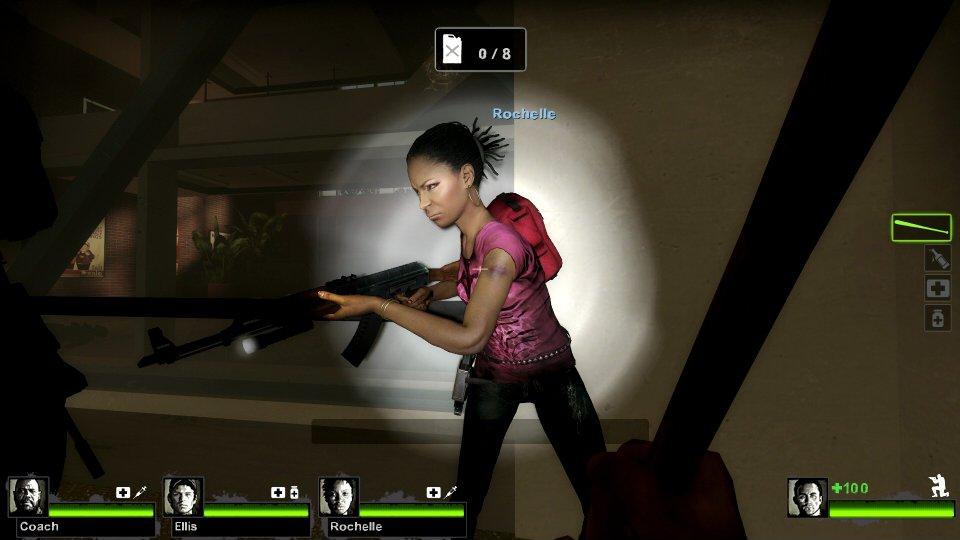
Task: Select the baseball bat weapon slot
Action: (921, 228)
